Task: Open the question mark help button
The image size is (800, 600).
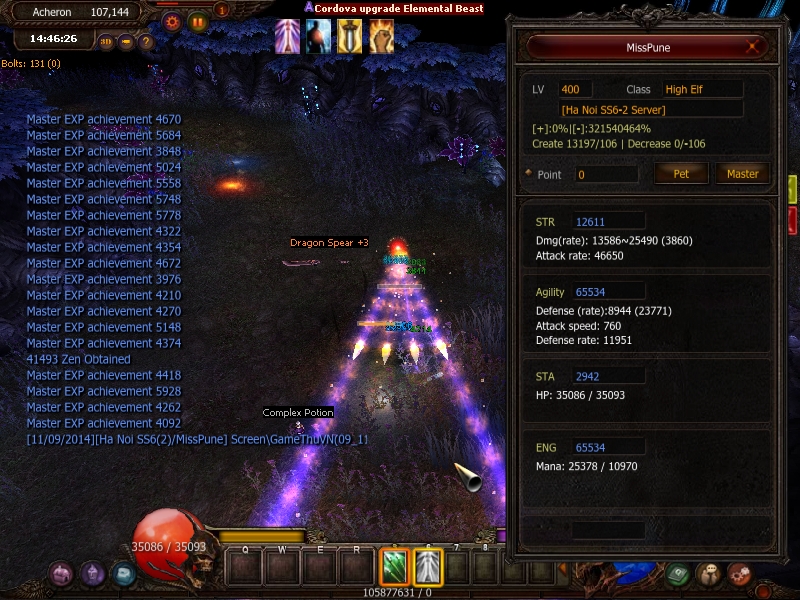Action: pyautogui.click(x=146, y=42)
